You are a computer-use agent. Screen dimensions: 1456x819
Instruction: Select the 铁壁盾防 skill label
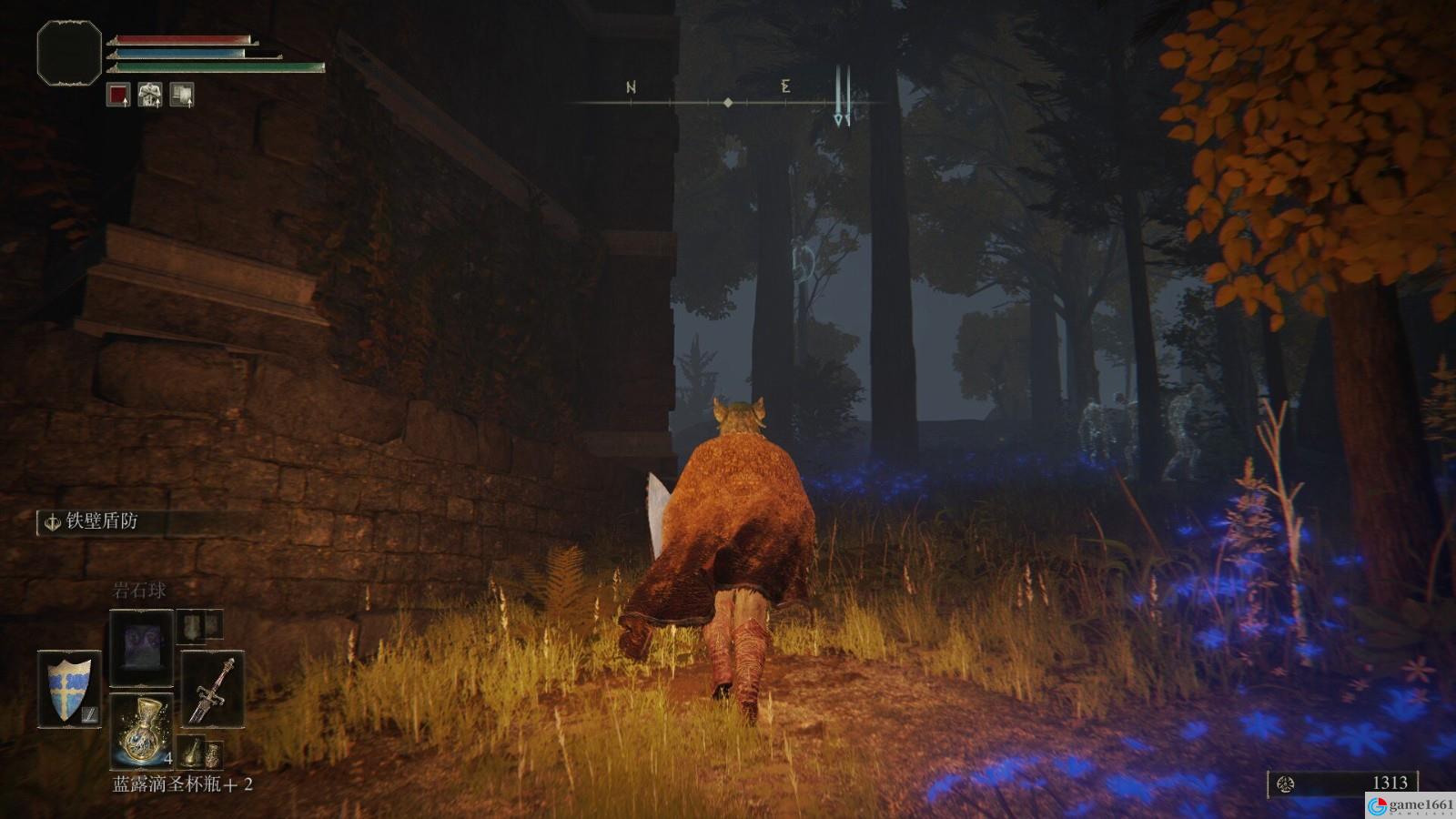click(x=101, y=521)
